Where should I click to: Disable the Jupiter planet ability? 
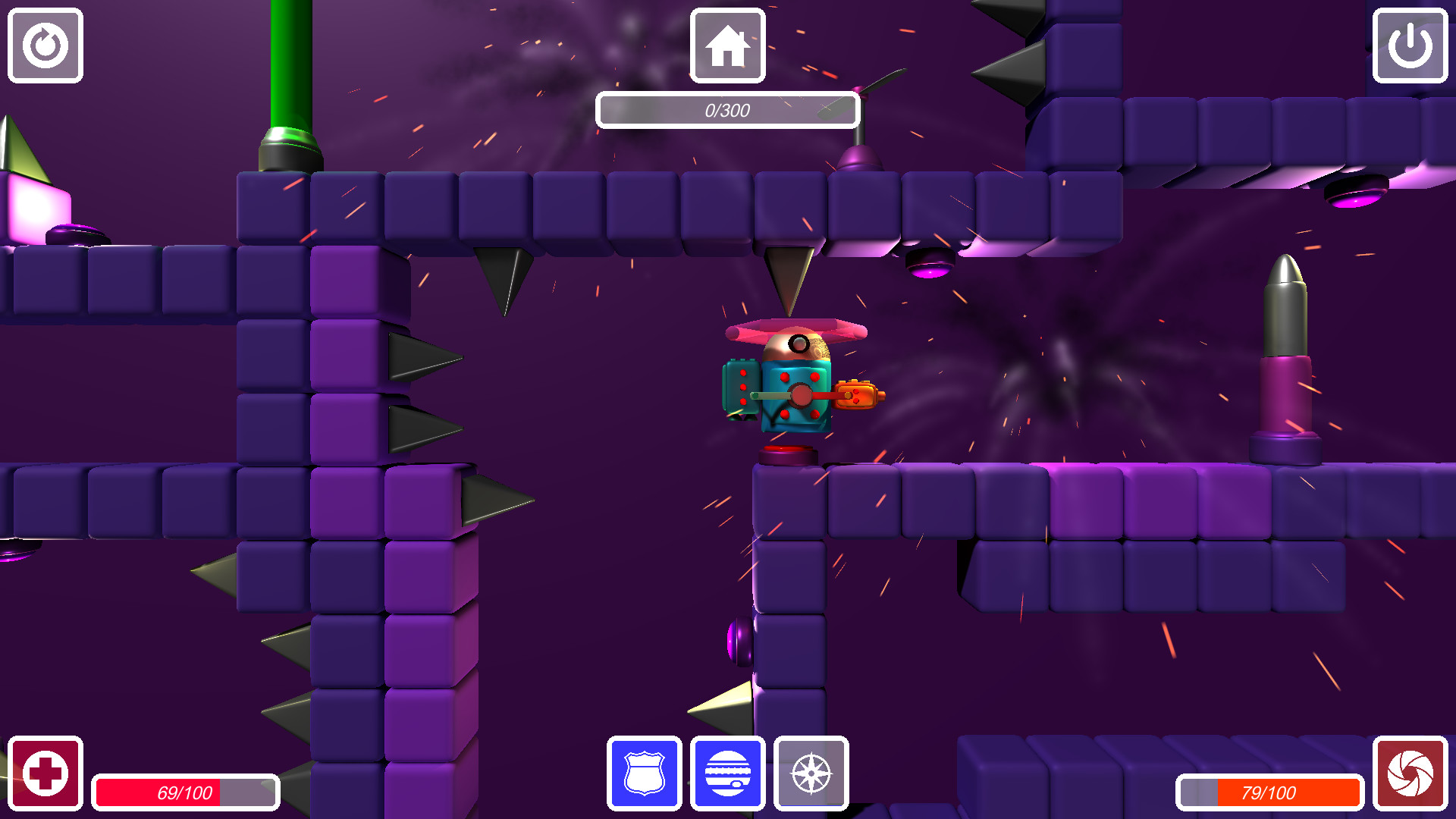[x=727, y=774]
